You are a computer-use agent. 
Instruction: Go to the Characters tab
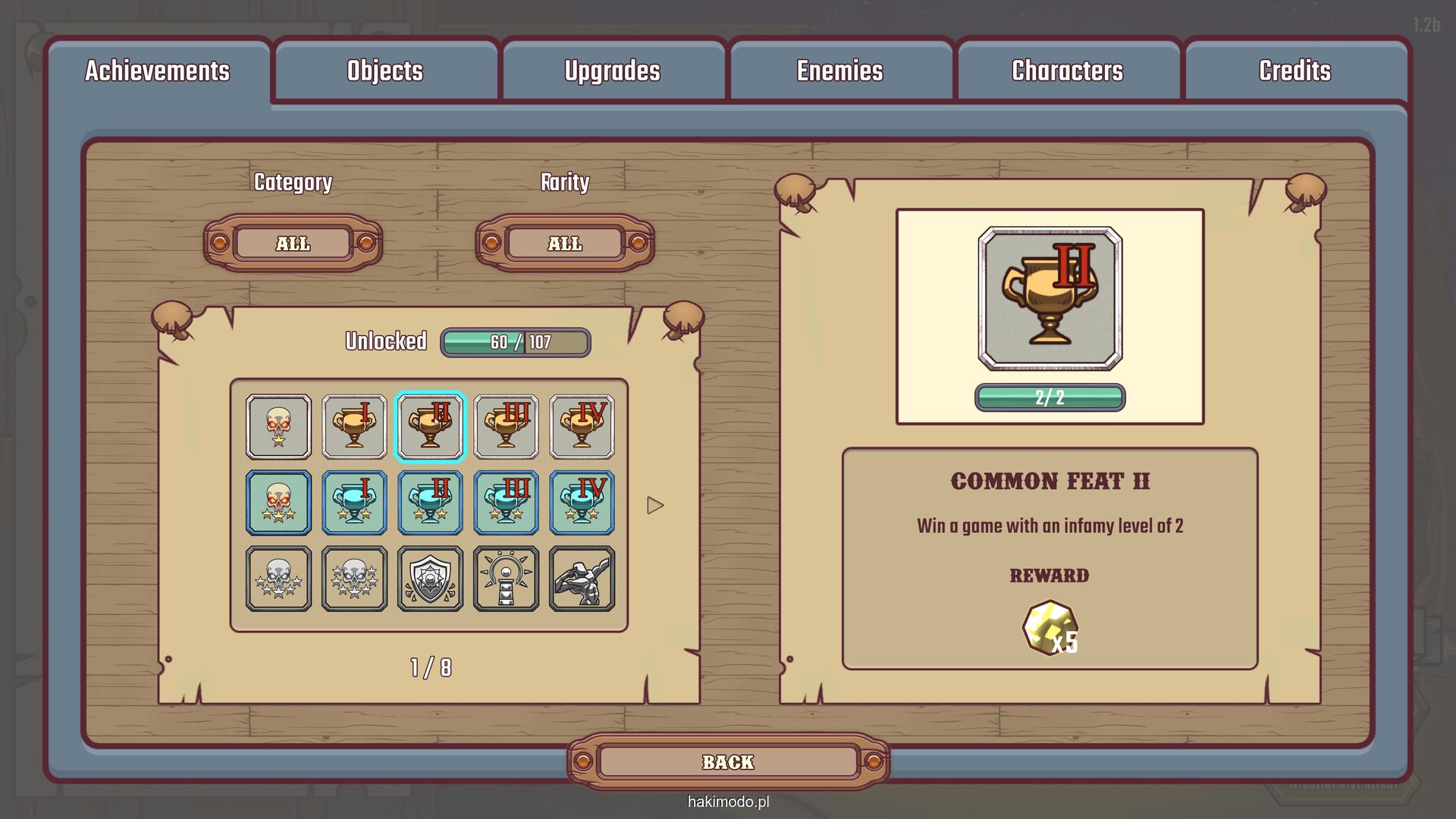click(x=1068, y=71)
